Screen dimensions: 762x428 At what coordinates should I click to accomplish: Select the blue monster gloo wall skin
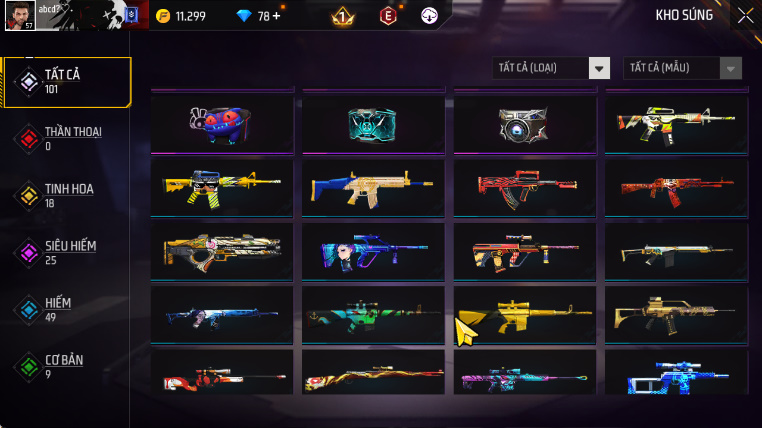[x=222, y=122]
